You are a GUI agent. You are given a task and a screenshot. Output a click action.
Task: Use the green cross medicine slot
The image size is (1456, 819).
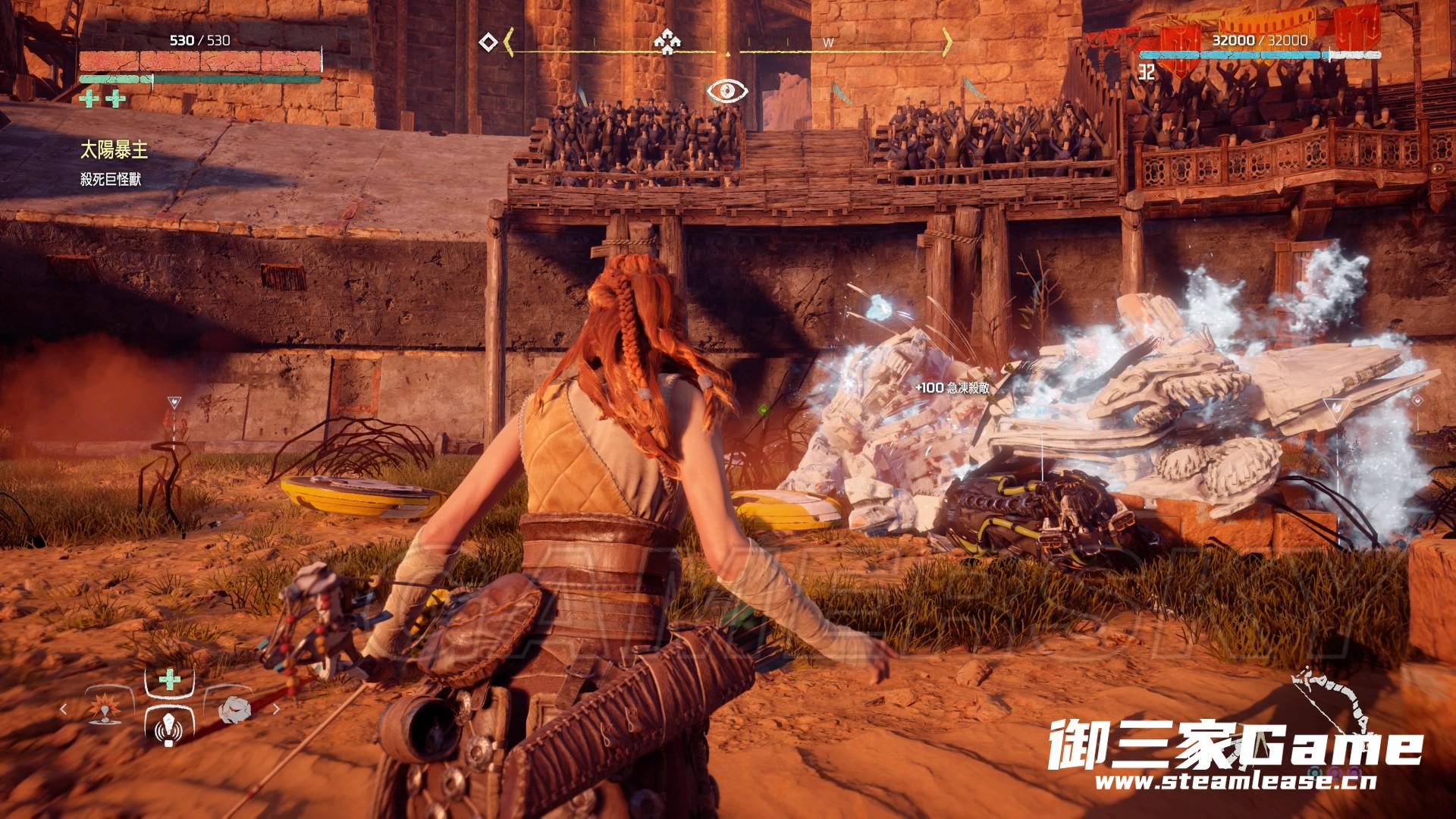pyautogui.click(x=168, y=679)
